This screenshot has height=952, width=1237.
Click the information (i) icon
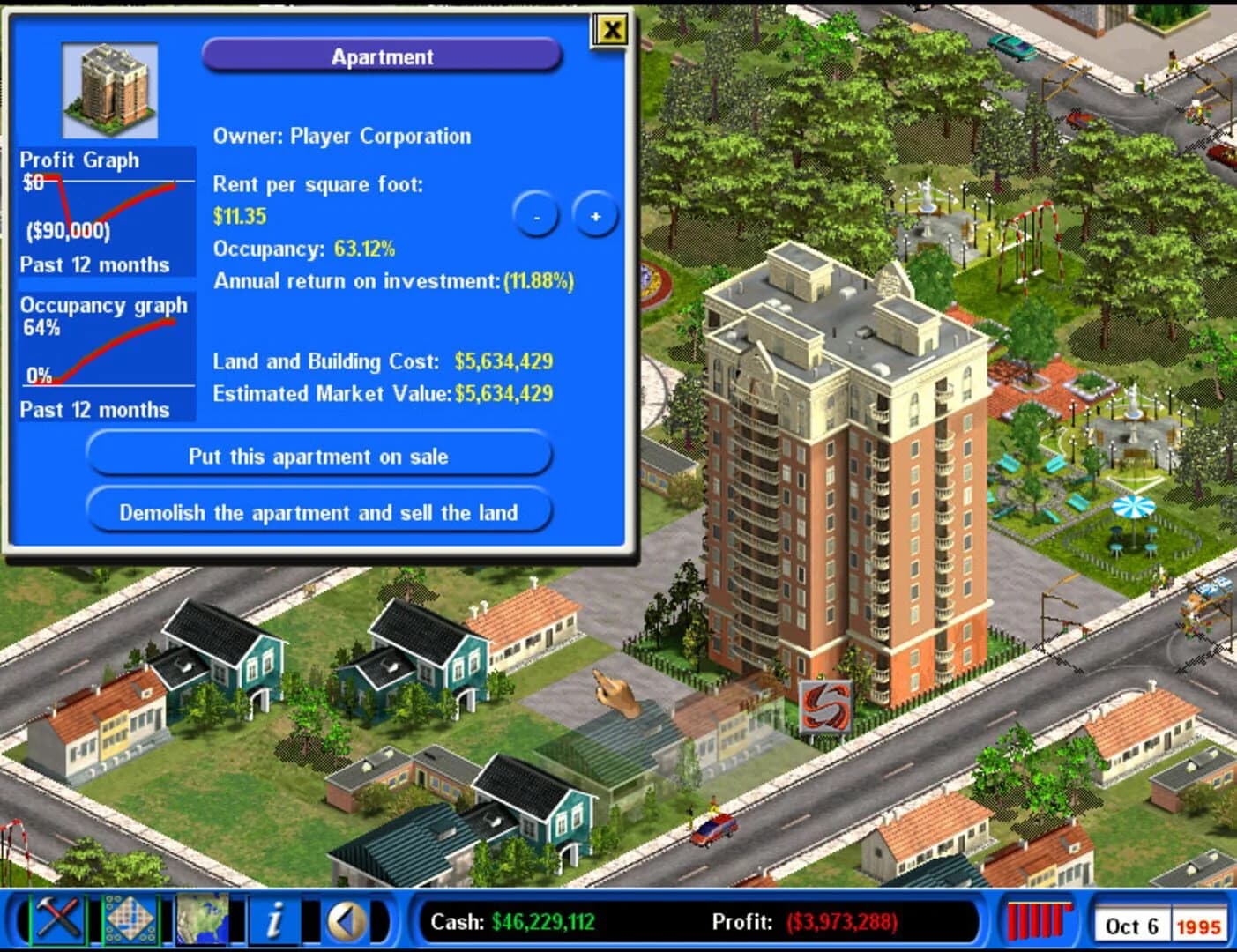tap(273, 922)
